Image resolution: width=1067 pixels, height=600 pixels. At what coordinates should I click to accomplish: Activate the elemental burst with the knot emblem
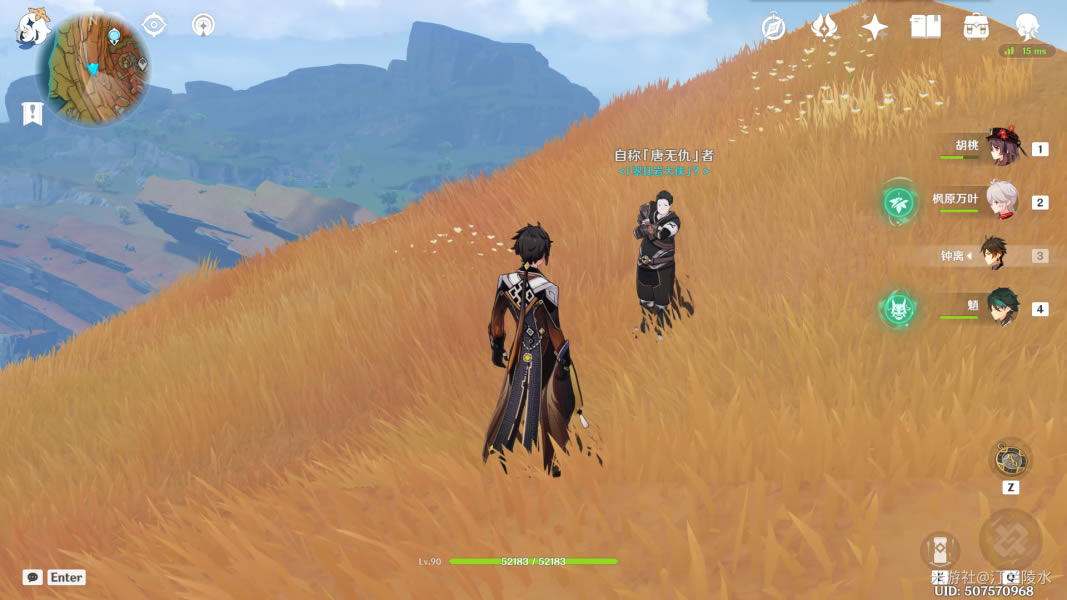pos(1010,540)
